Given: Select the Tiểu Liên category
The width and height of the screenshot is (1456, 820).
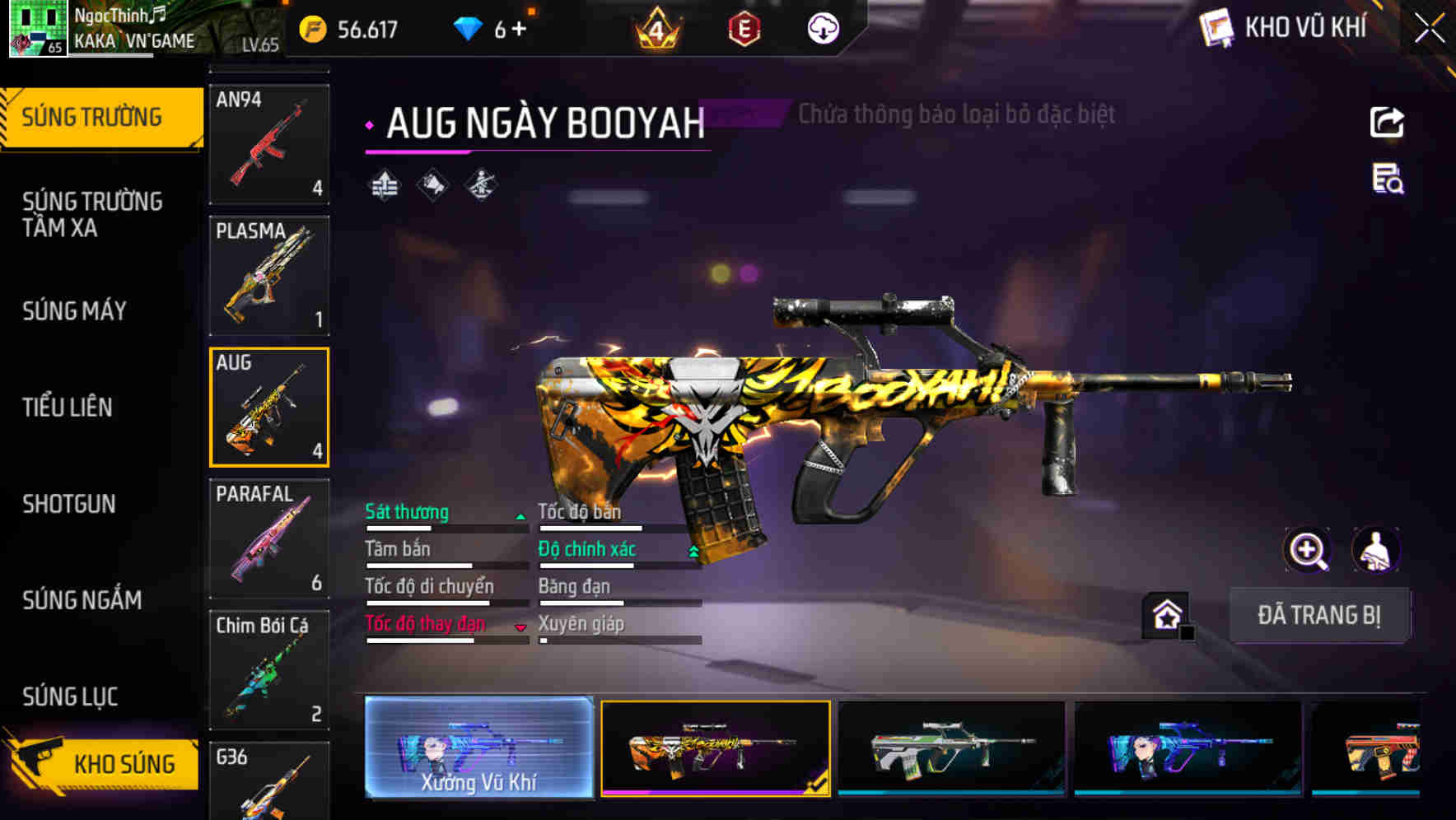Looking at the screenshot, I should 68,407.
